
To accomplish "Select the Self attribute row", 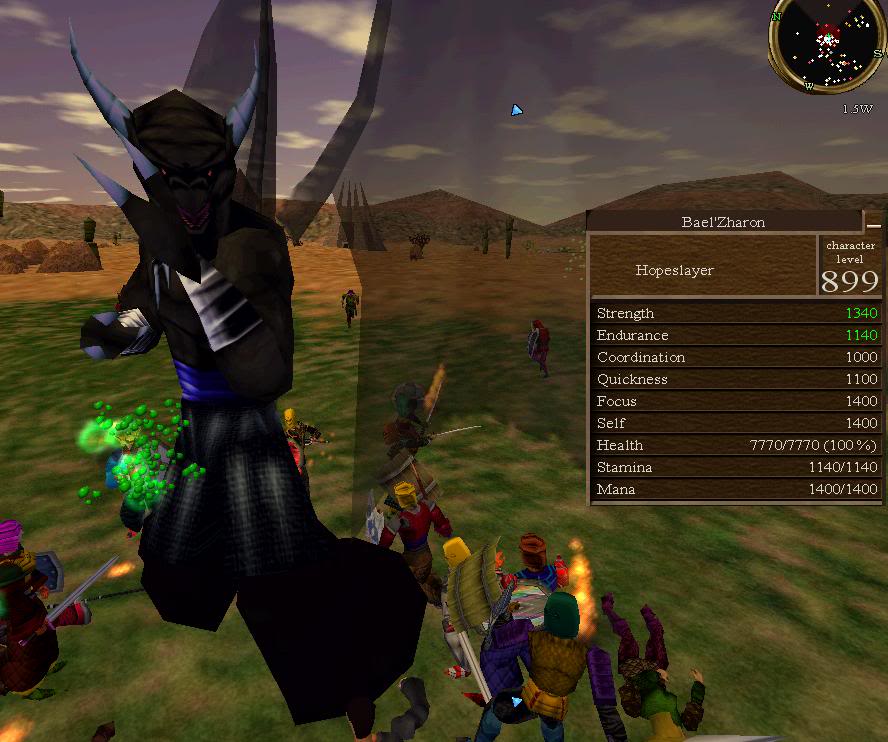I will [x=736, y=423].
